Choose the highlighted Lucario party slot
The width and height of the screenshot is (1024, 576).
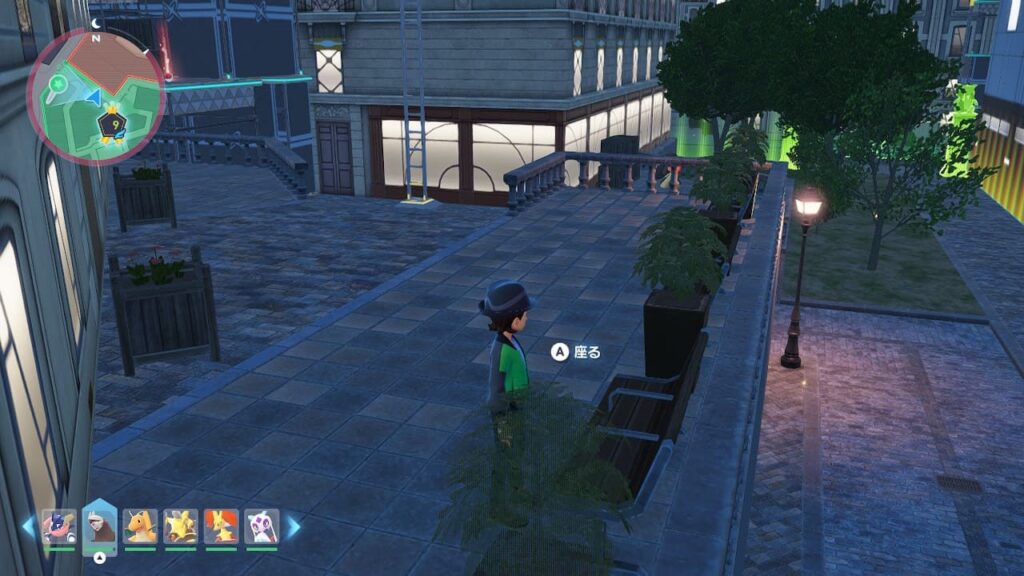[x=99, y=526]
